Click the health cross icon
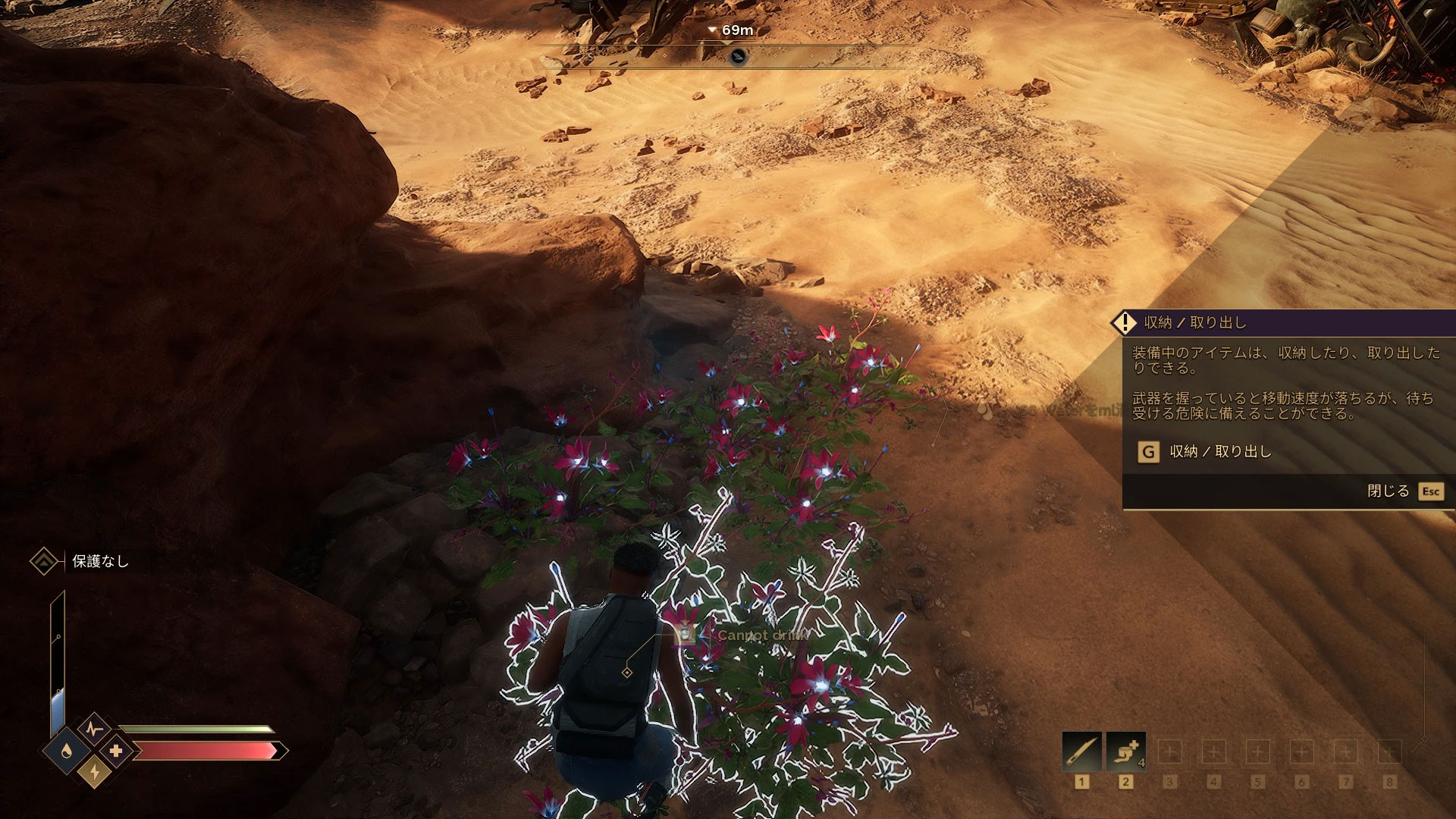 pos(116,751)
